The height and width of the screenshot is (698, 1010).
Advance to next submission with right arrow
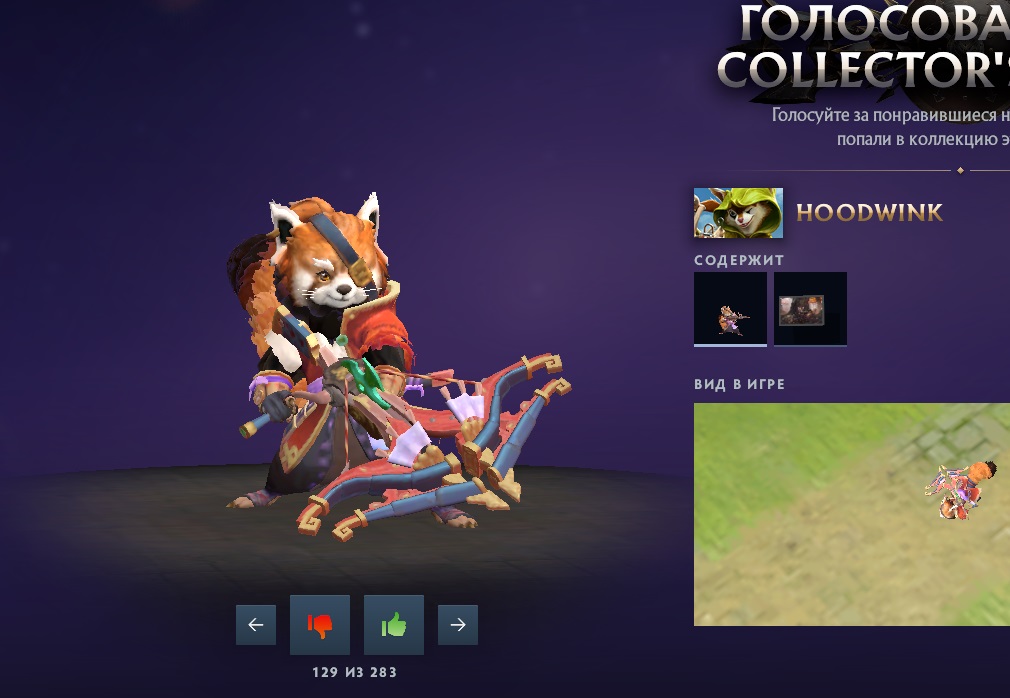[458, 625]
